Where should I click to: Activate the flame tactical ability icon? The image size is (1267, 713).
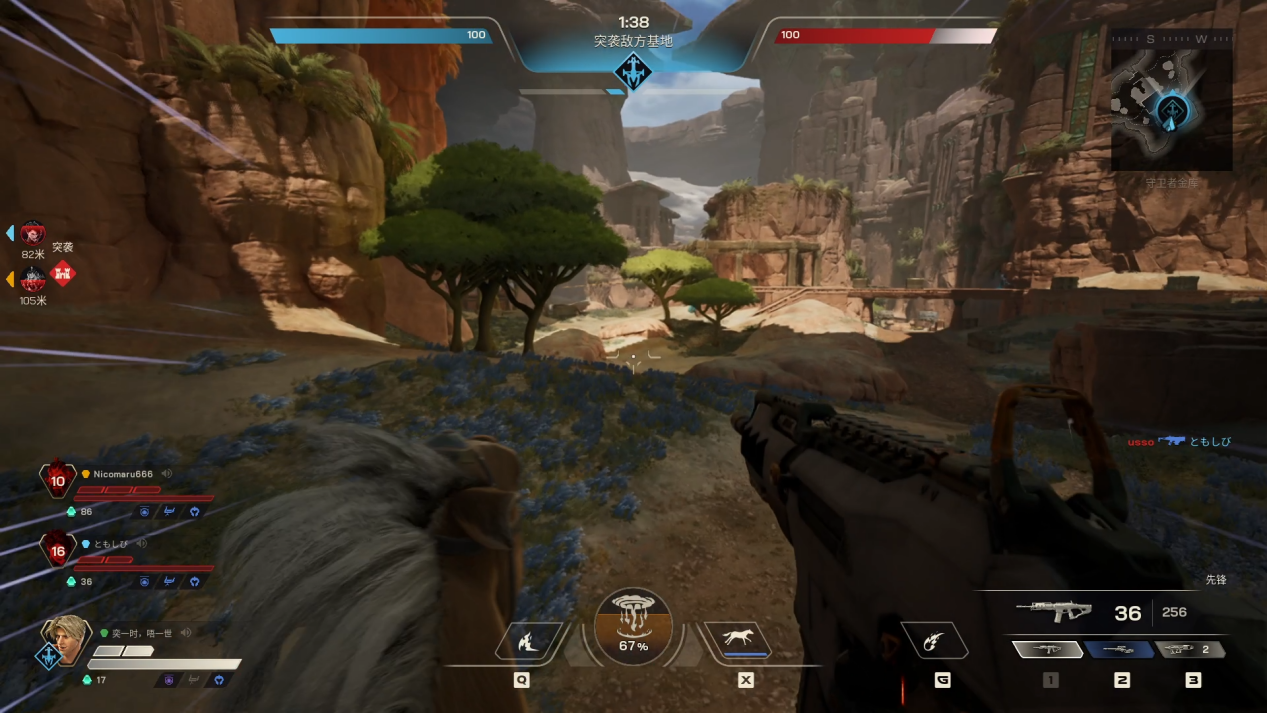(x=526, y=641)
